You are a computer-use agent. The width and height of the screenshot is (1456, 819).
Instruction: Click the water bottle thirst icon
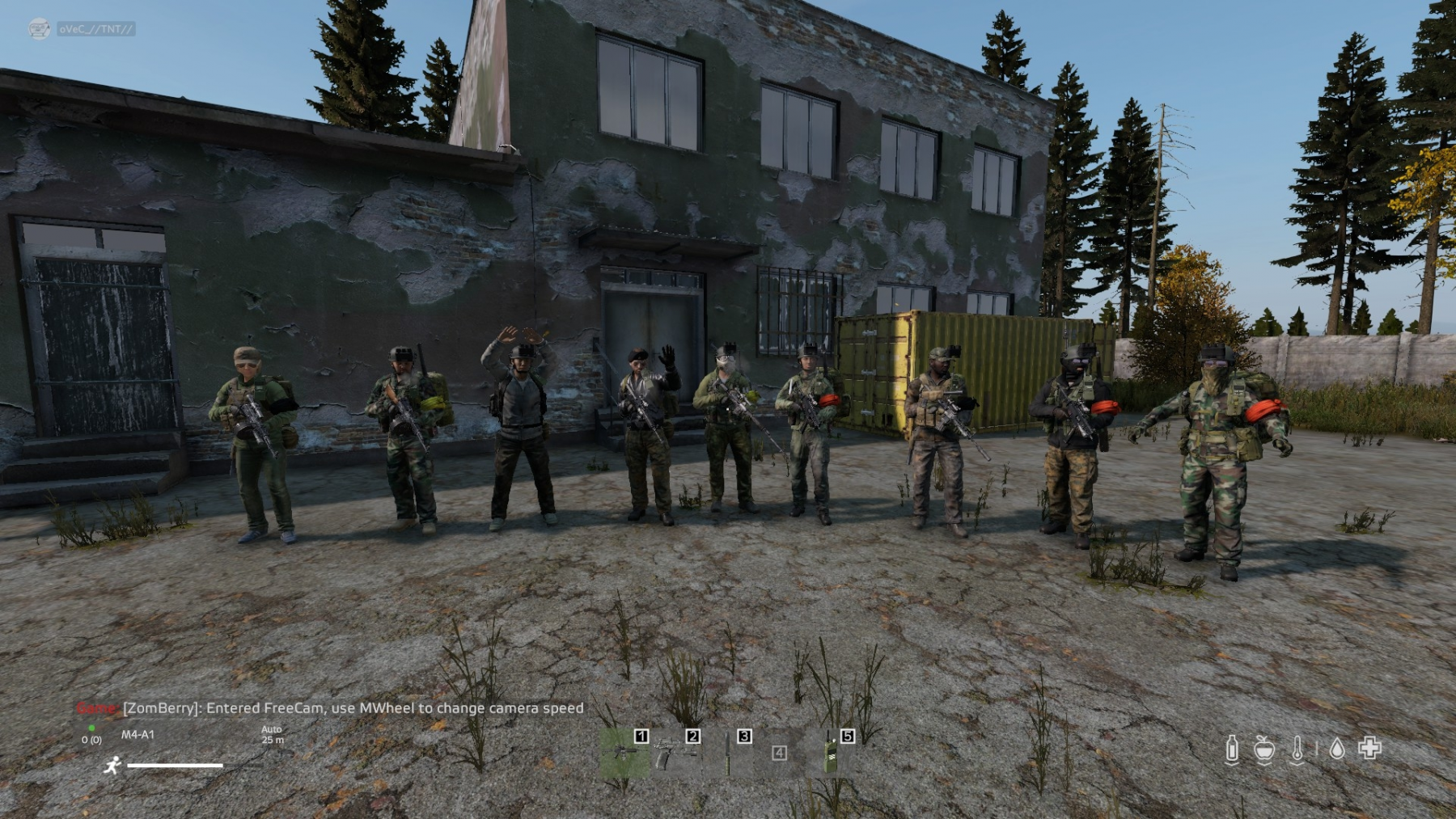[x=1231, y=749]
